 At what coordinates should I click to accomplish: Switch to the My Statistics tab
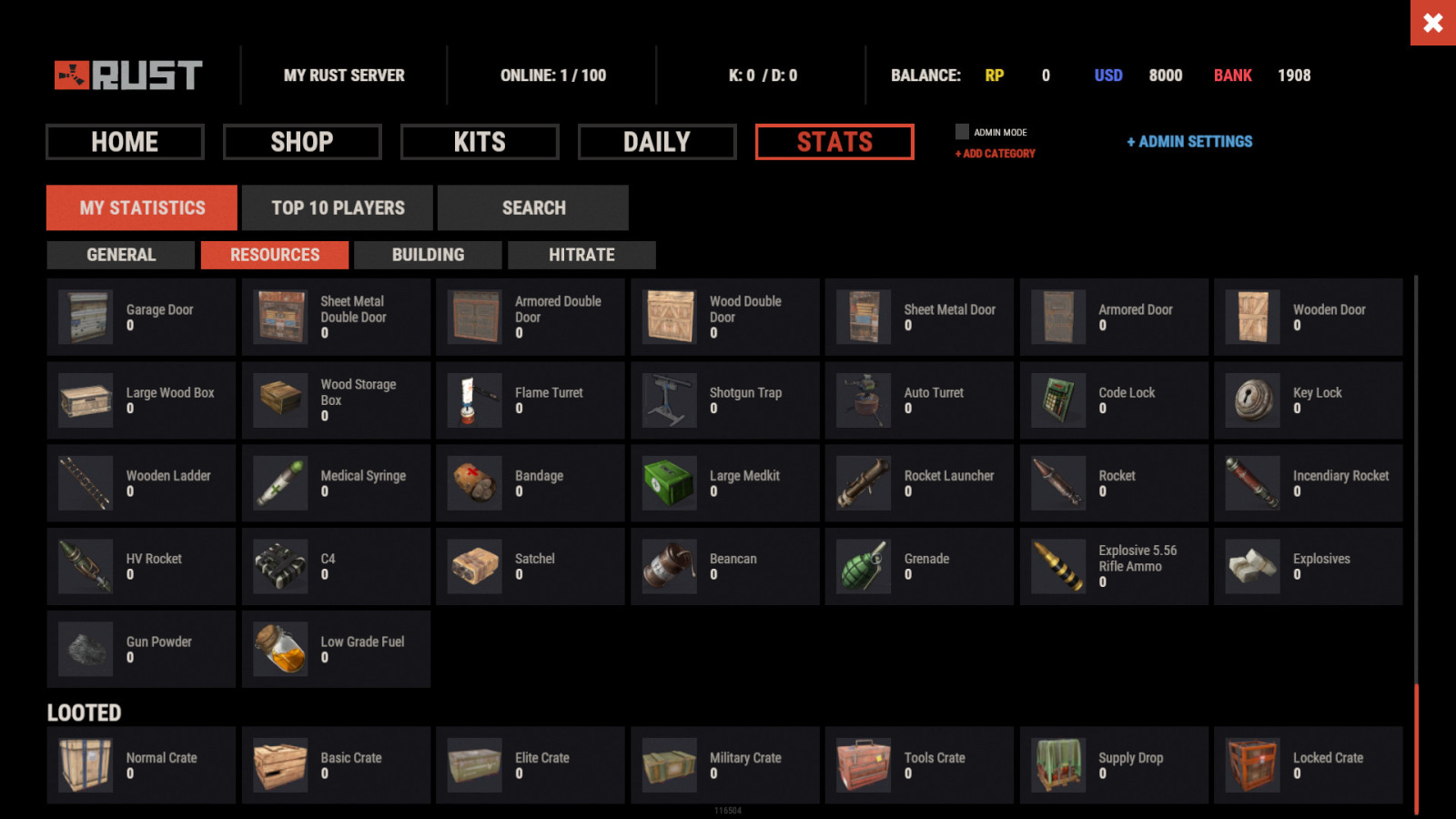[x=142, y=207]
